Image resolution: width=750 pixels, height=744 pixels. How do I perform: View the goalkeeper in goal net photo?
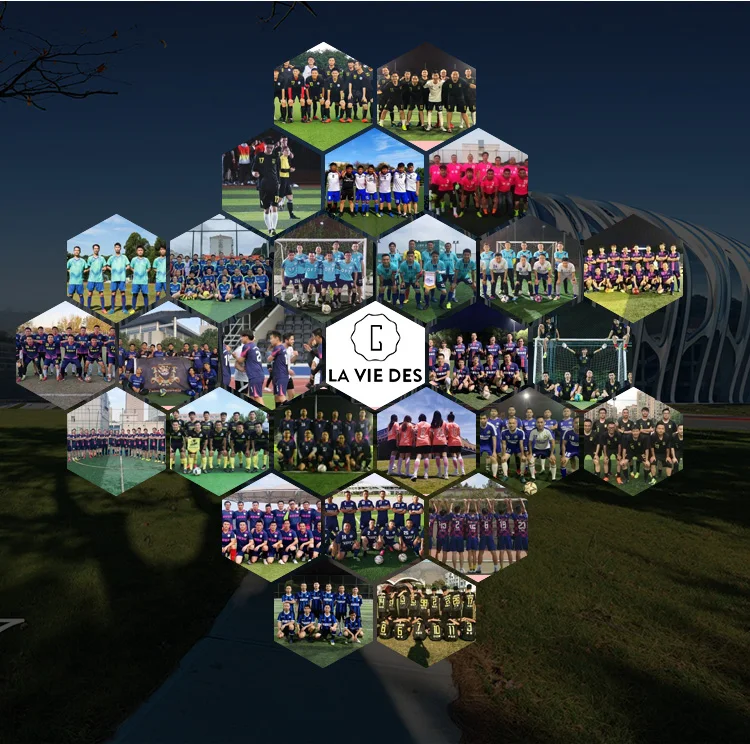(x=581, y=355)
